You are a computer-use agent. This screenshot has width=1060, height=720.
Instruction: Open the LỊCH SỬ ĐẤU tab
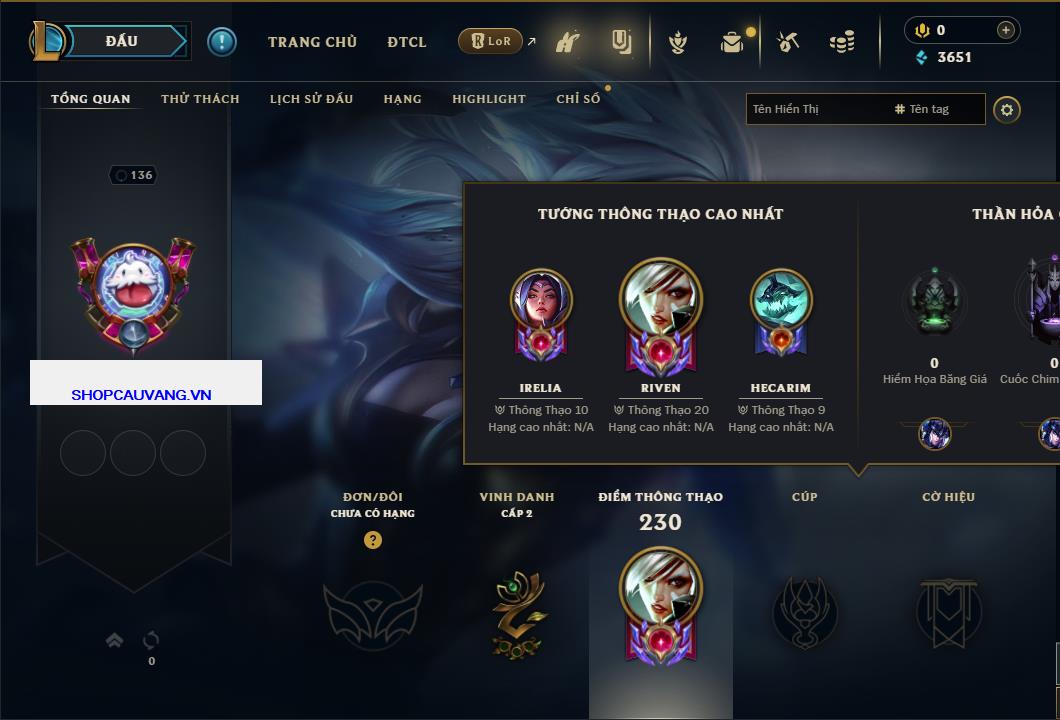[311, 99]
